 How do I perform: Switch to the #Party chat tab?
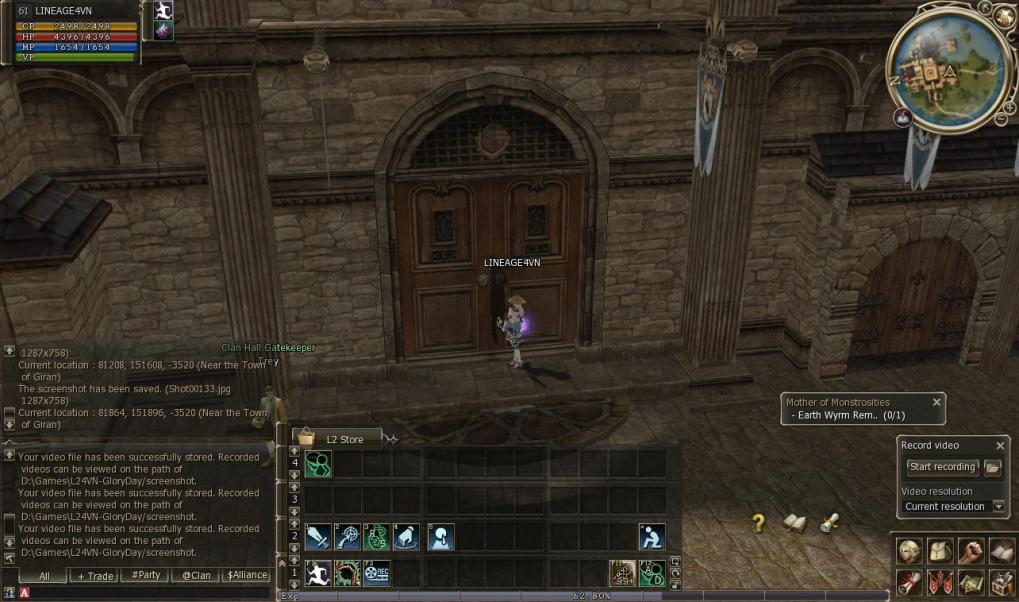pyautogui.click(x=145, y=576)
